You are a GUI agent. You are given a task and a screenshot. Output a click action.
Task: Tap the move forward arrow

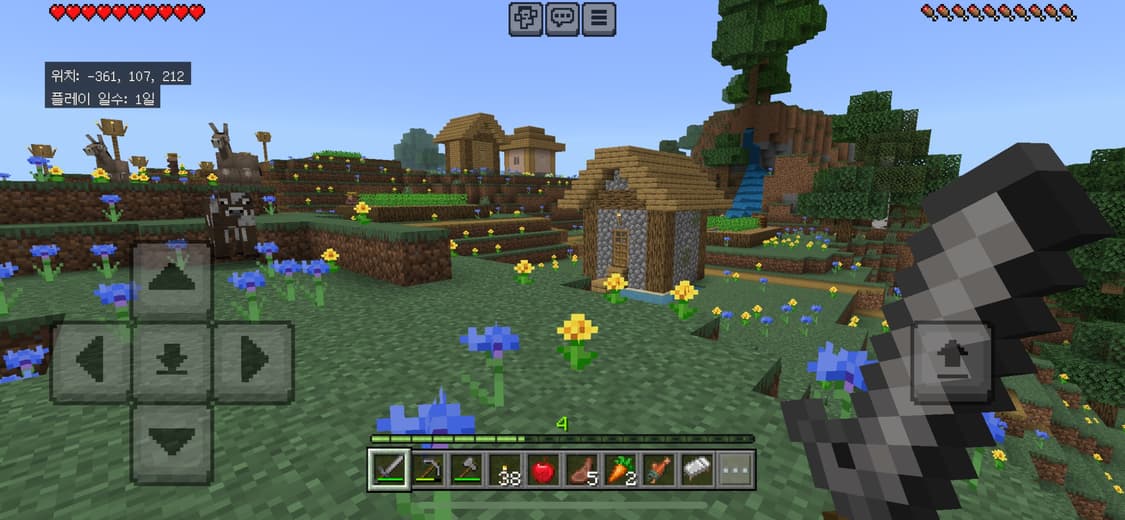coord(172,280)
